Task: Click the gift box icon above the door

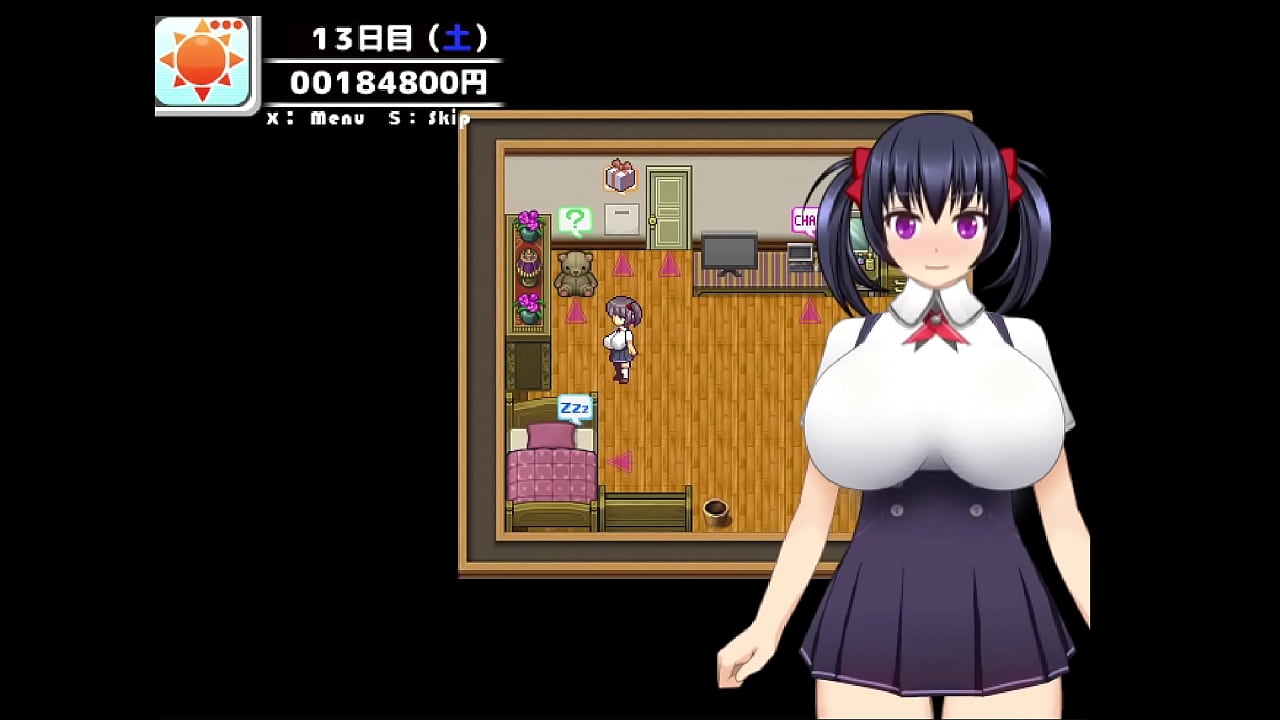Action: pos(619,177)
